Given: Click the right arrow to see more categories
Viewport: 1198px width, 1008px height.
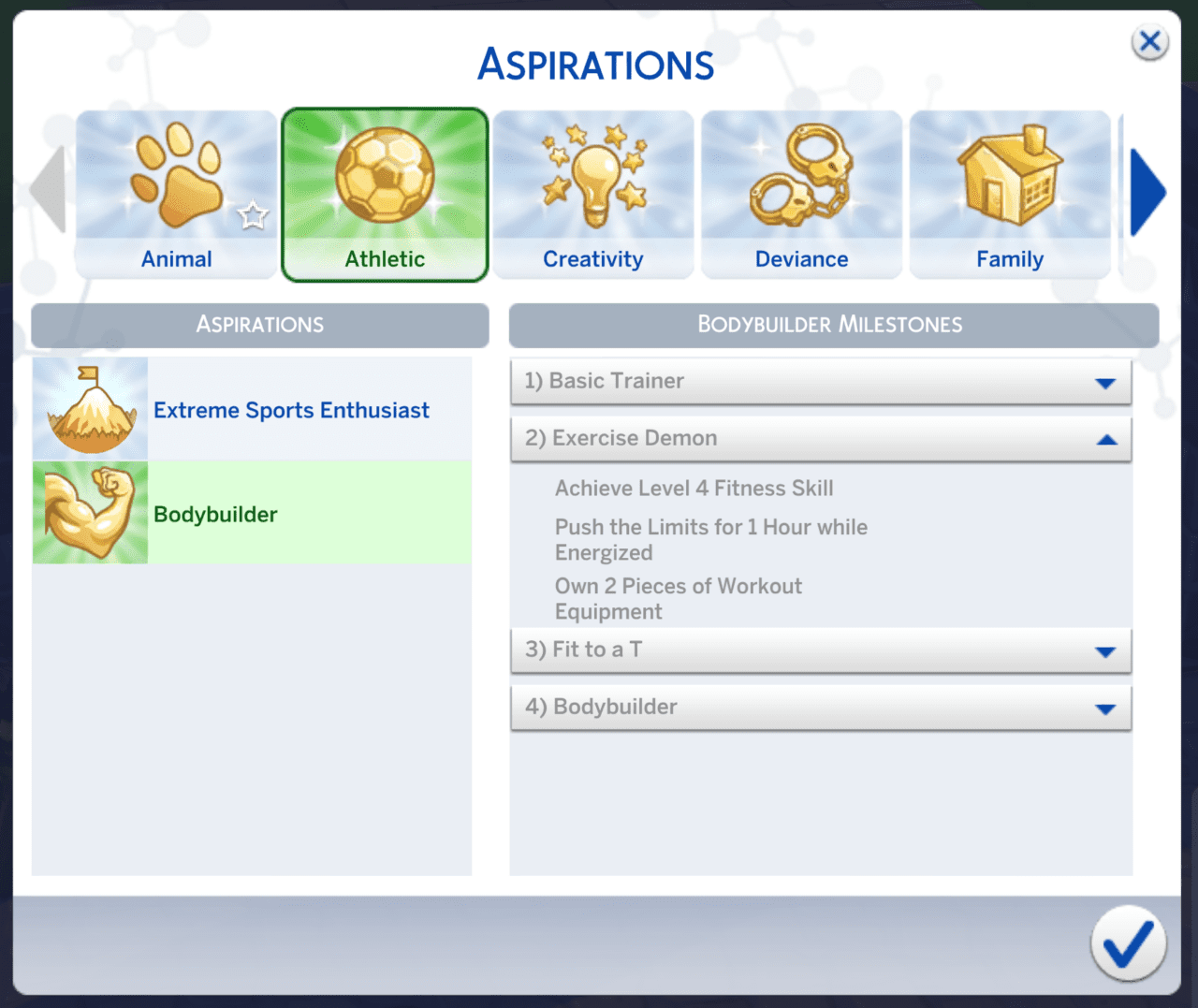Looking at the screenshot, I should point(1148,193).
